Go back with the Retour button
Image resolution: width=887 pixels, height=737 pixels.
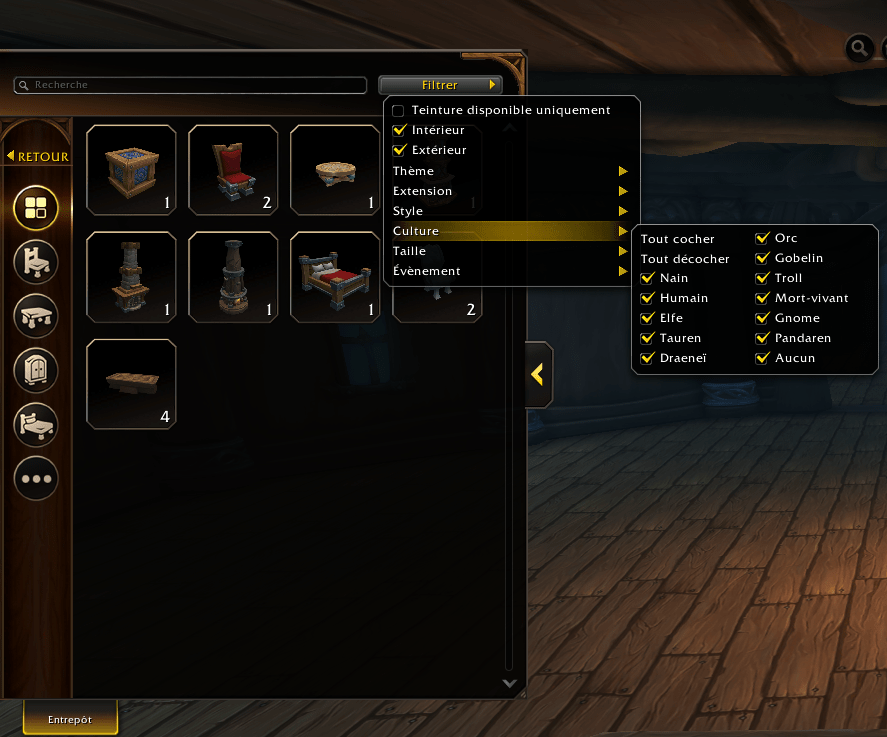tap(38, 156)
